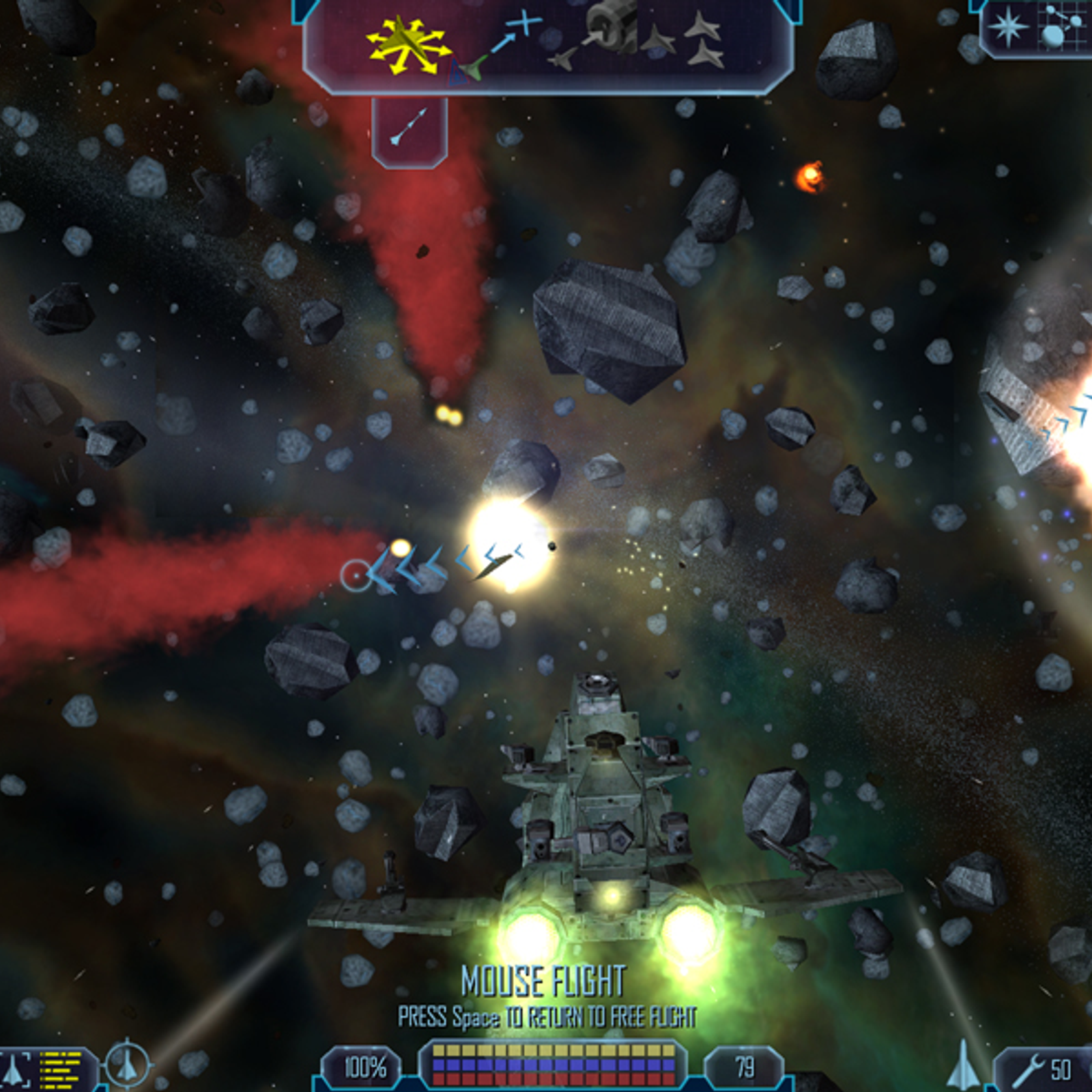Open the yellow-lined ship status list
This screenshot has height=1092, width=1092.
[60, 1069]
